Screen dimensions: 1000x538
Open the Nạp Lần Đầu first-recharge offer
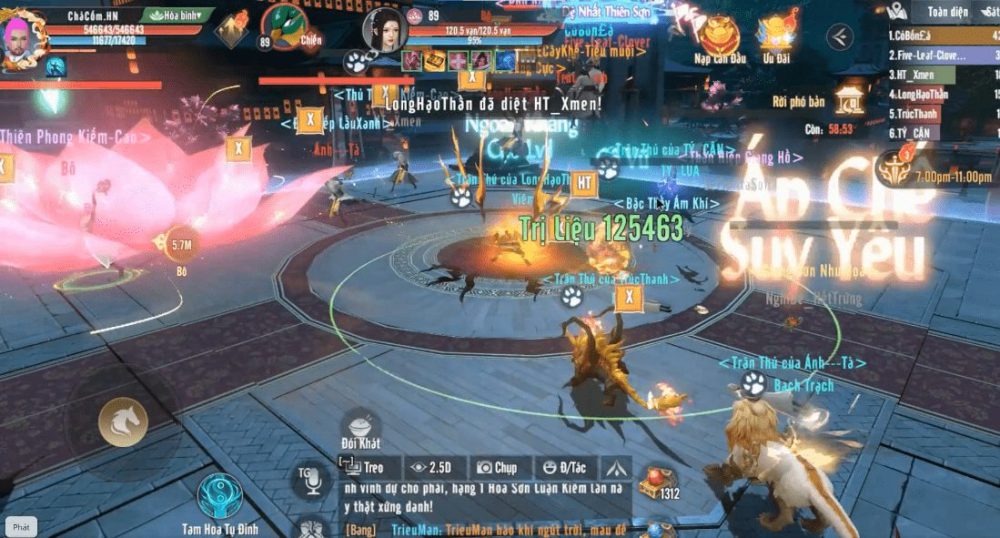point(720,37)
